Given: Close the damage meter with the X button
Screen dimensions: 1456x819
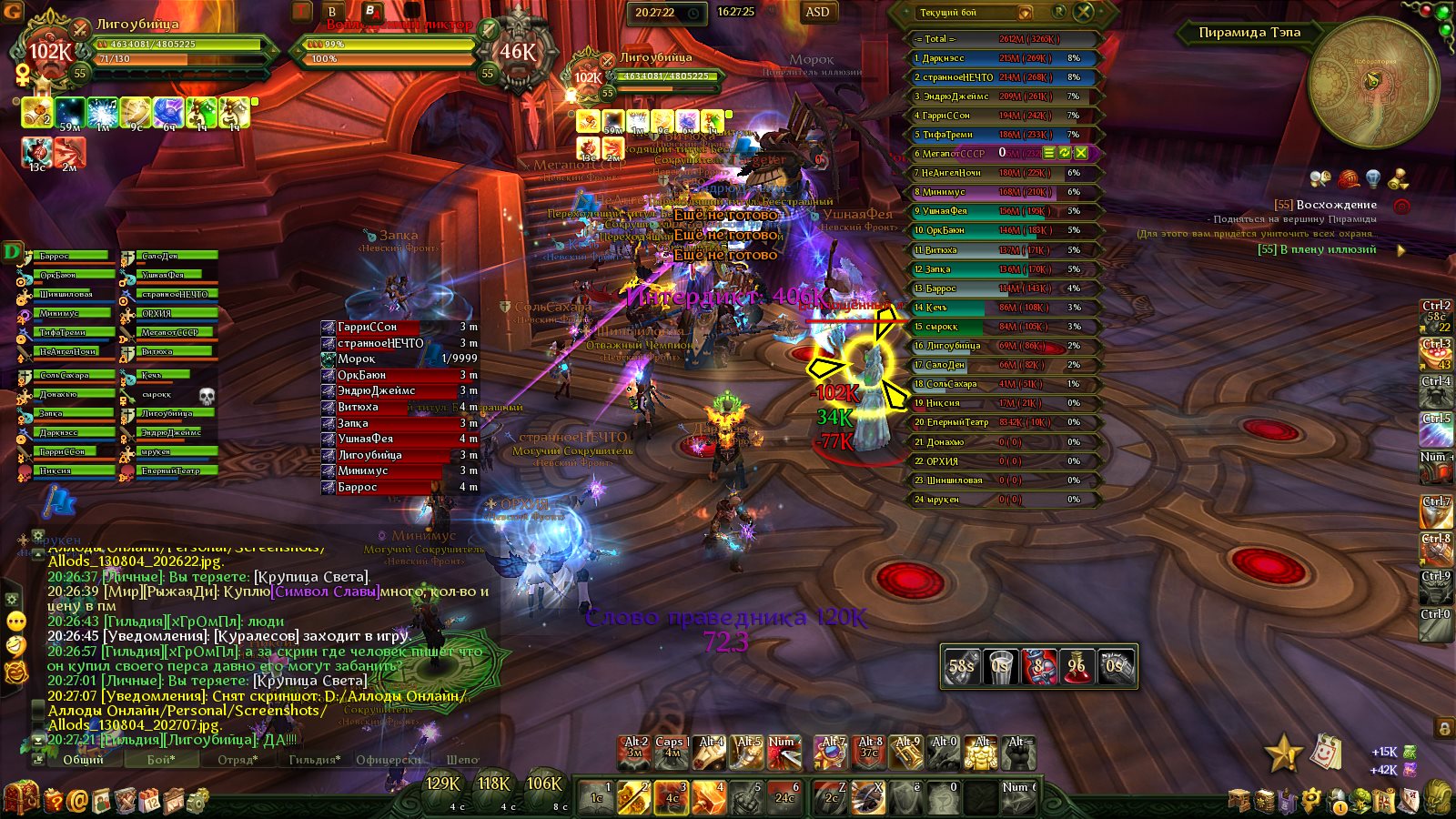Looking at the screenshot, I should (x=1084, y=12).
